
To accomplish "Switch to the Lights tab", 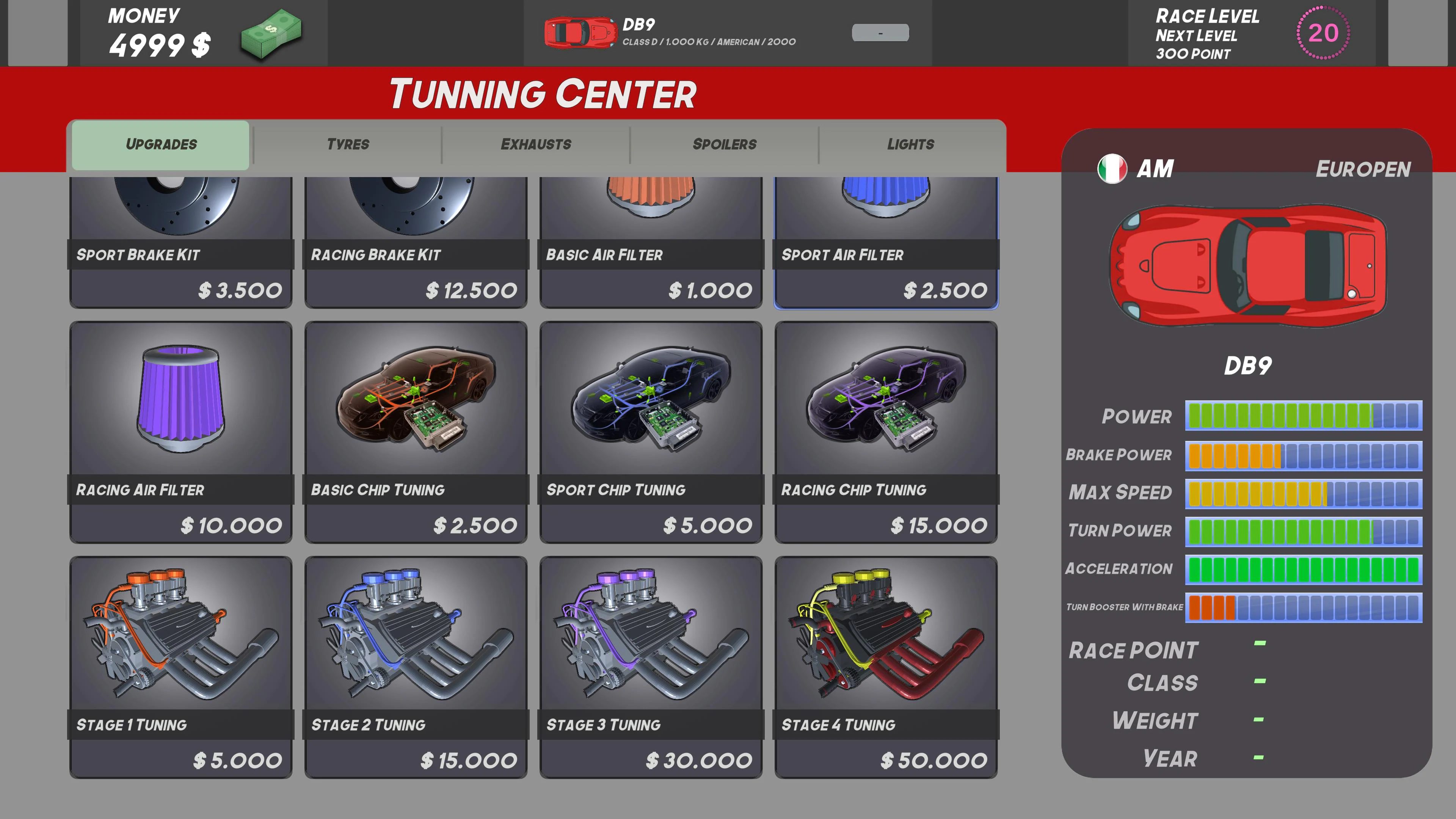I will (x=910, y=144).
